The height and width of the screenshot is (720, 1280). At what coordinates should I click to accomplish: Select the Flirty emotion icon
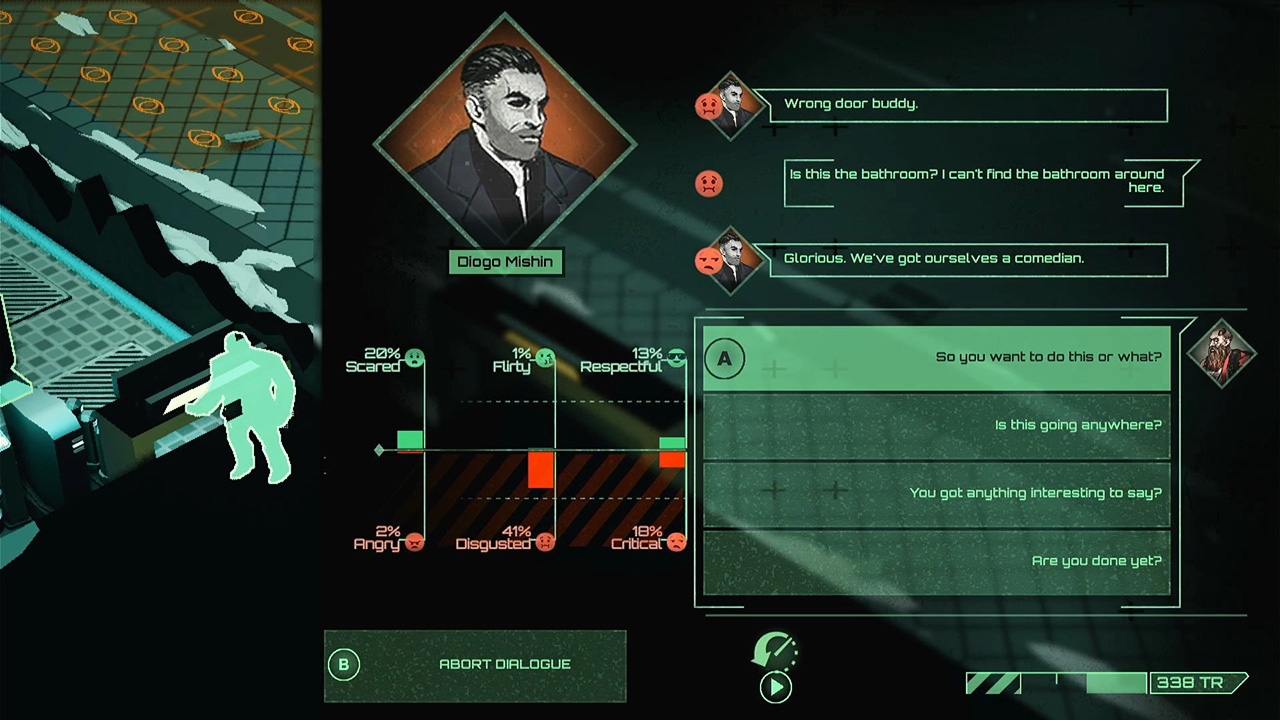(546, 357)
